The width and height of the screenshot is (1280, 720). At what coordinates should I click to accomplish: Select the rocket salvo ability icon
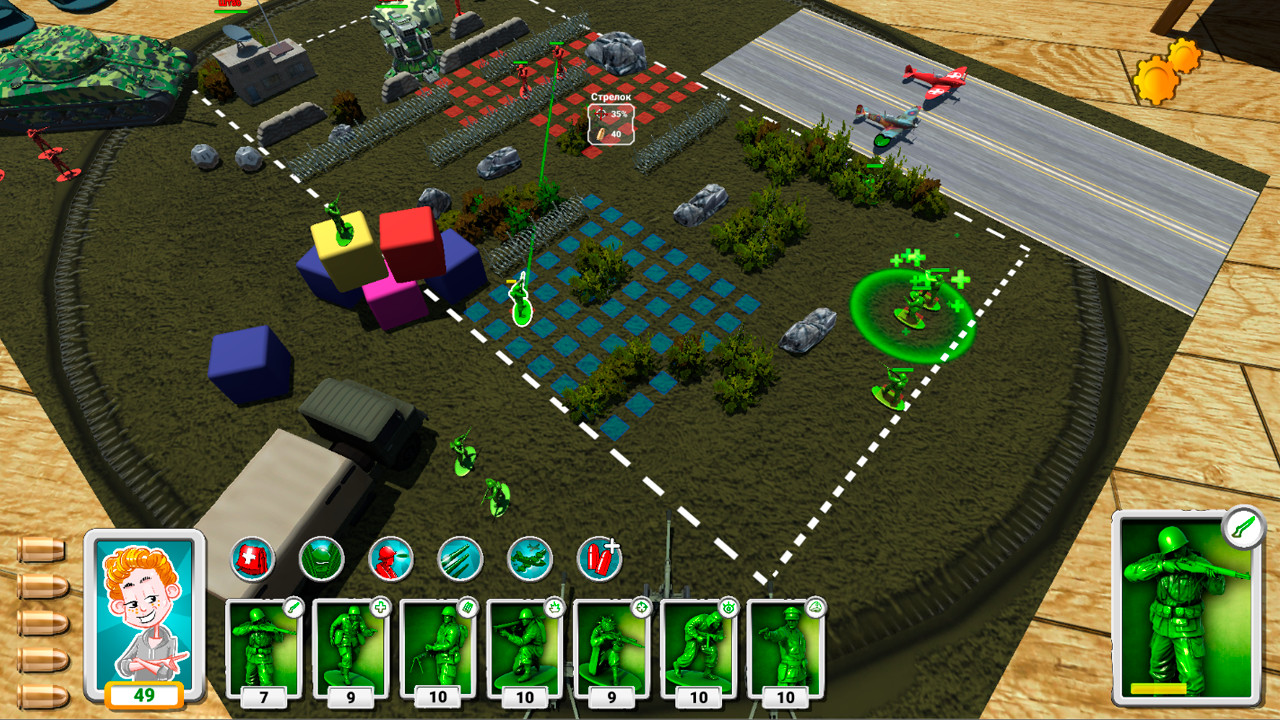pos(460,556)
